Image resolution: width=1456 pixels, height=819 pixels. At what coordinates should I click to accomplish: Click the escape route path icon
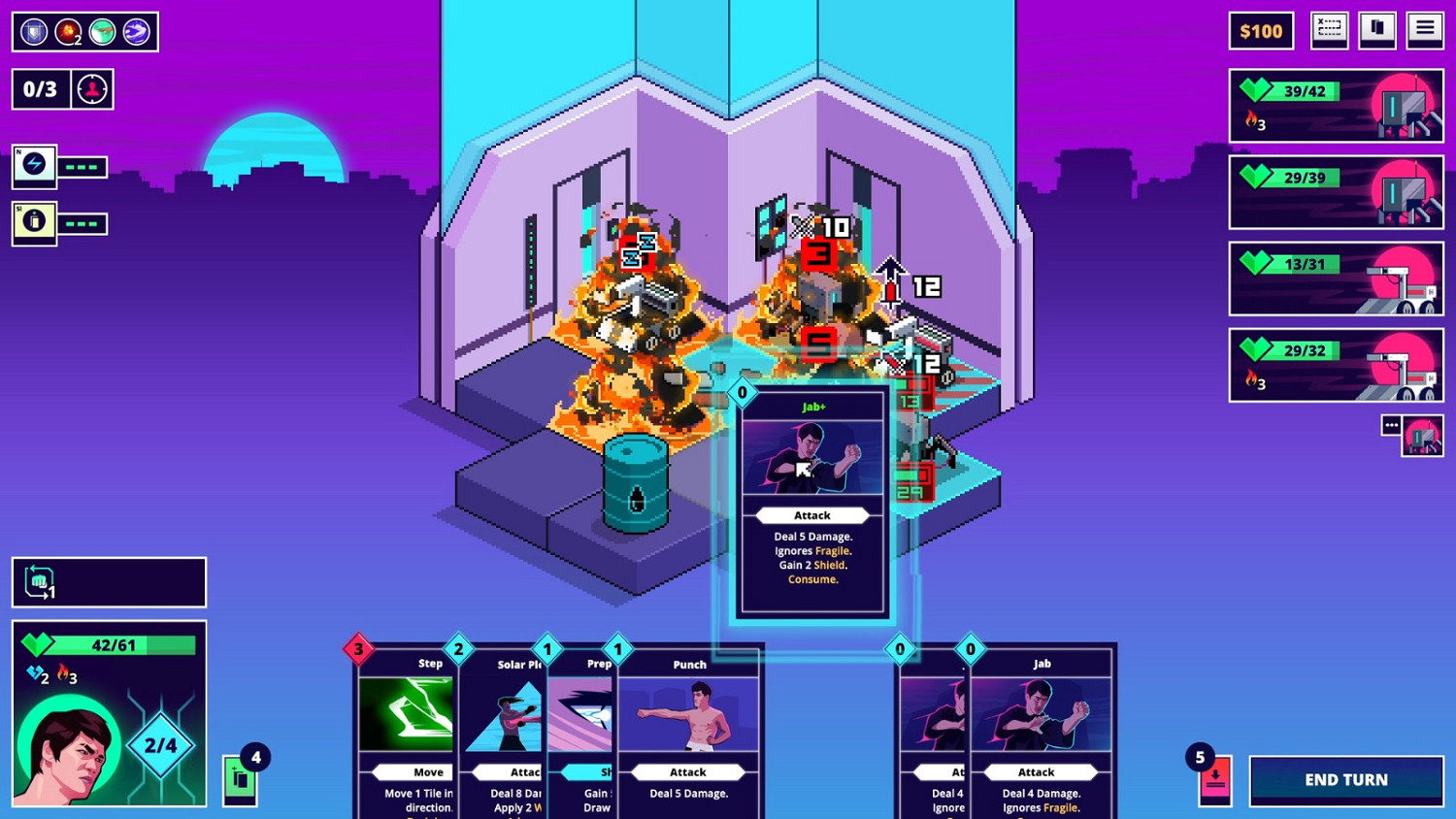1329,29
